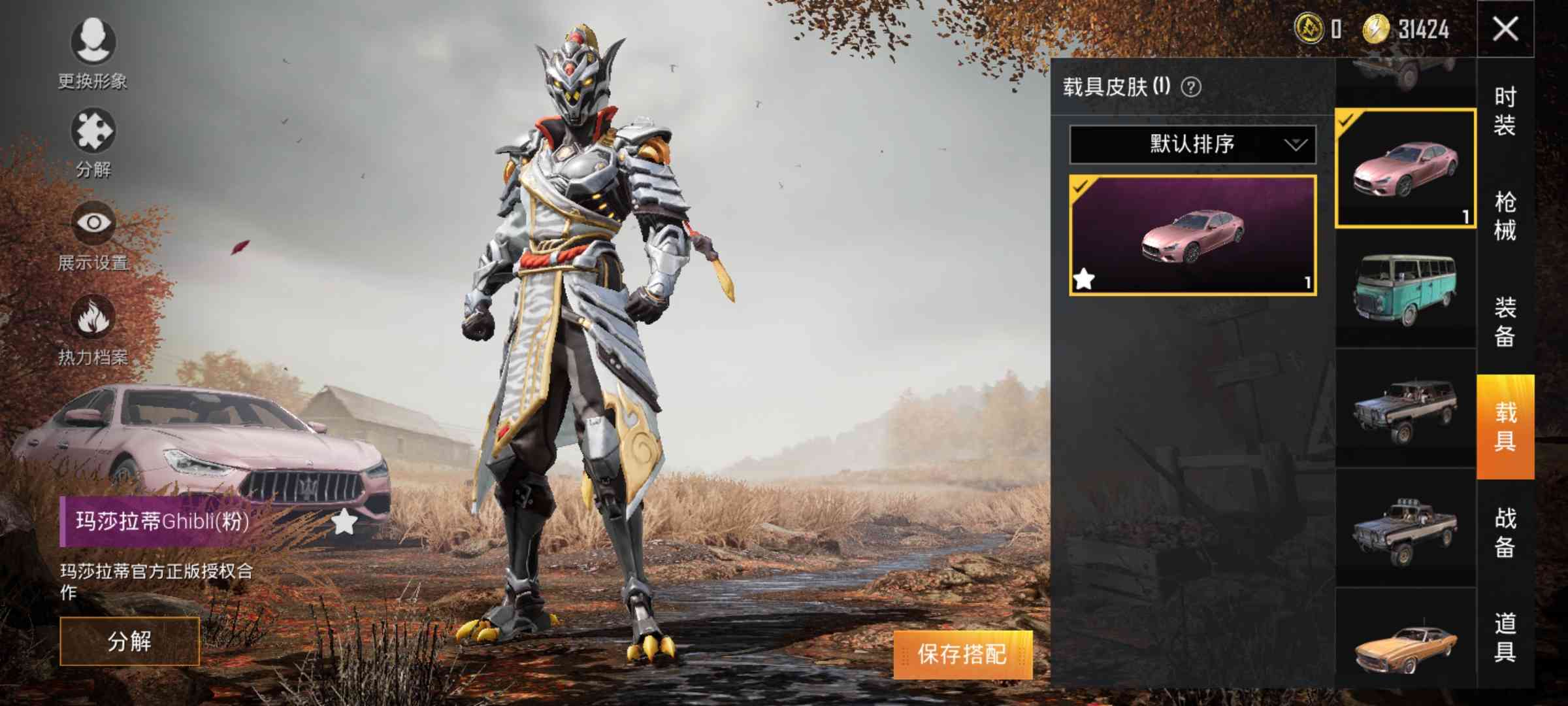Select the black pickup truck thumbnail
Image resolution: width=1568 pixels, height=706 pixels.
(1405, 528)
